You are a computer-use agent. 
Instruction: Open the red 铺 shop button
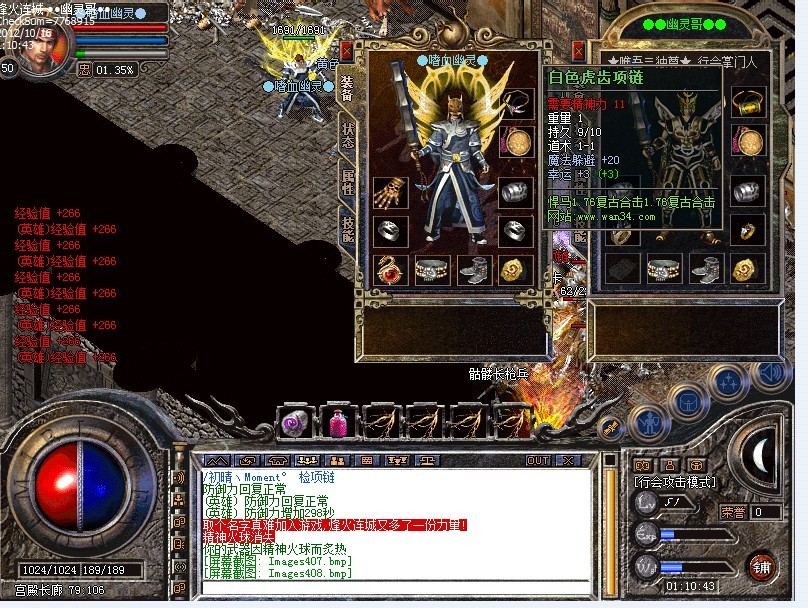pos(763,566)
